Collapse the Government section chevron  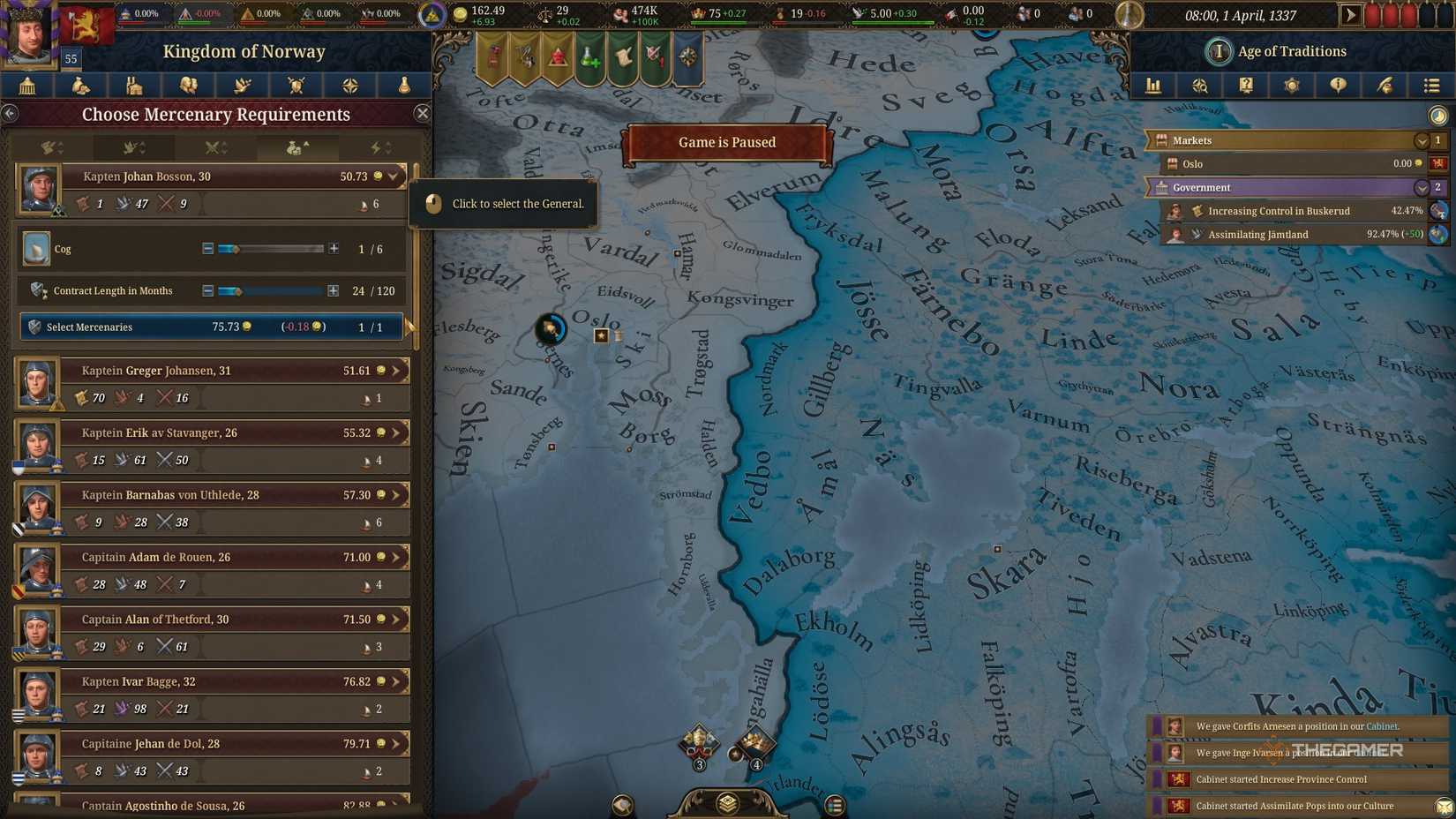[1421, 188]
